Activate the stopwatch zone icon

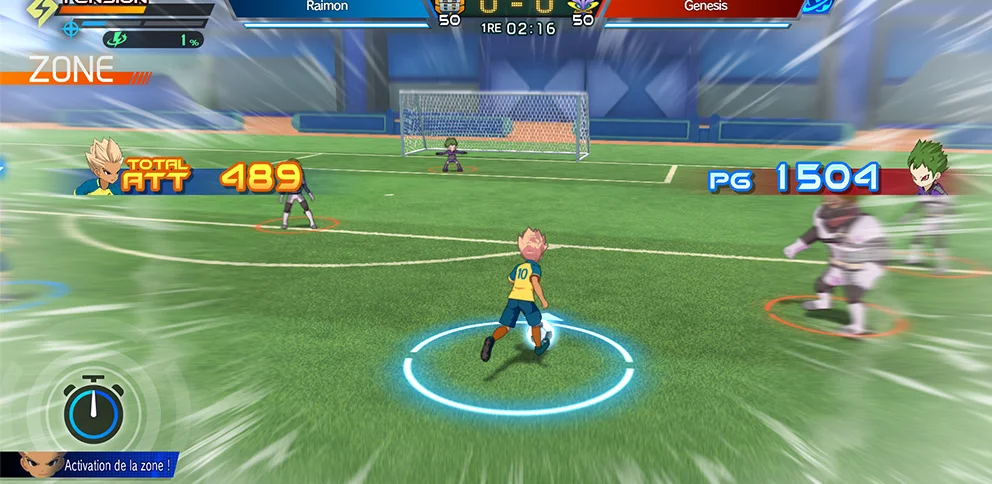click(93, 410)
